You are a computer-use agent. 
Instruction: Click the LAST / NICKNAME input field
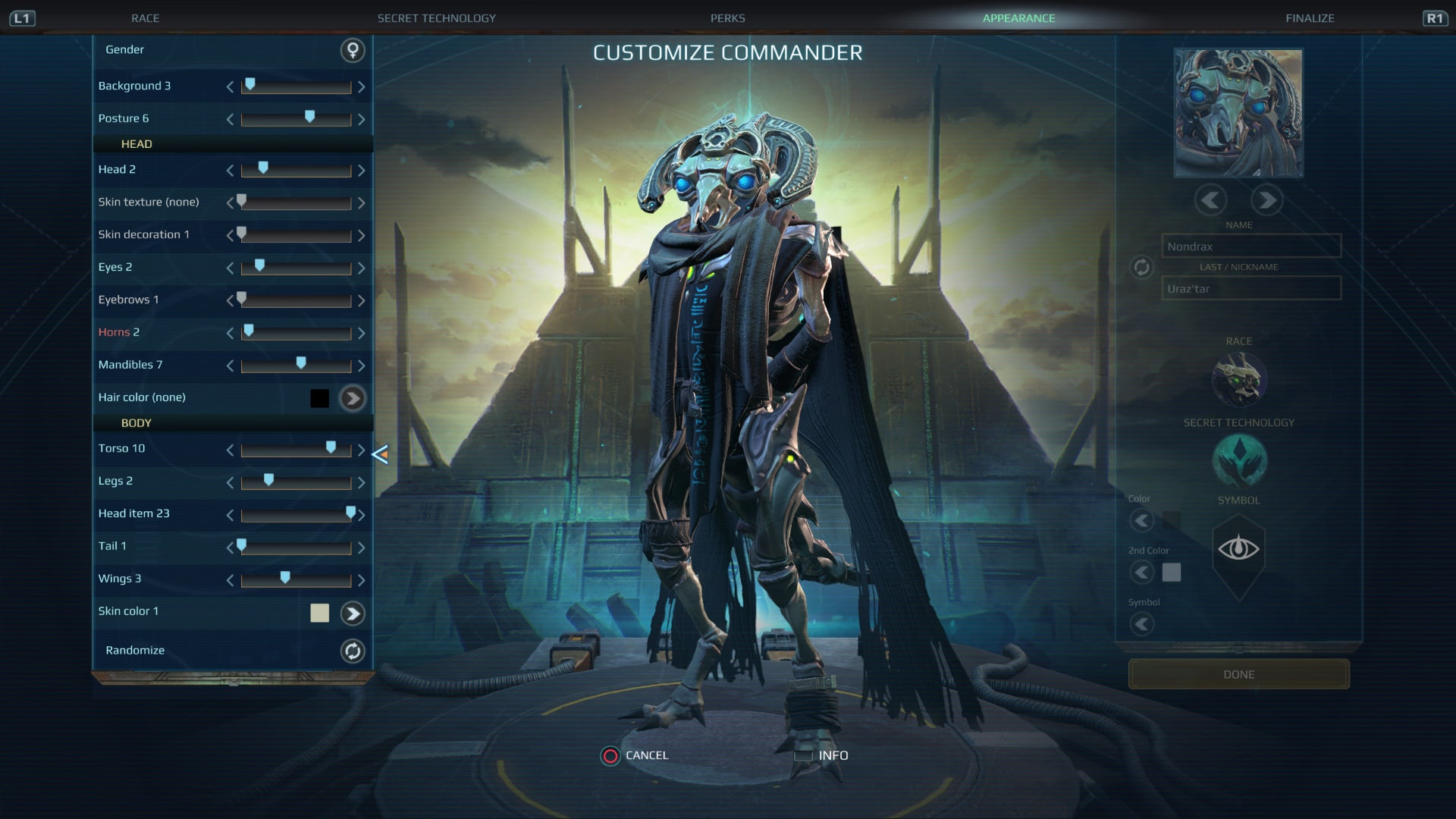coord(1251,288)
